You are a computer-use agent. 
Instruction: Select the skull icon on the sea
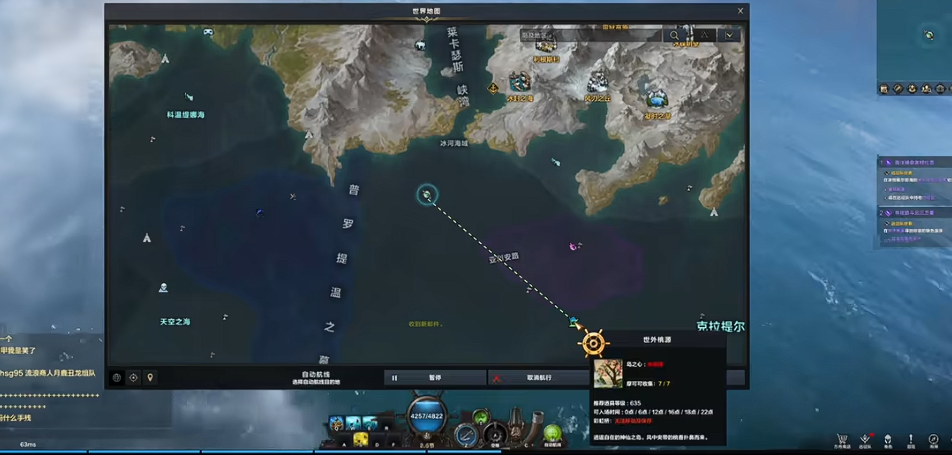click(163, 288)
